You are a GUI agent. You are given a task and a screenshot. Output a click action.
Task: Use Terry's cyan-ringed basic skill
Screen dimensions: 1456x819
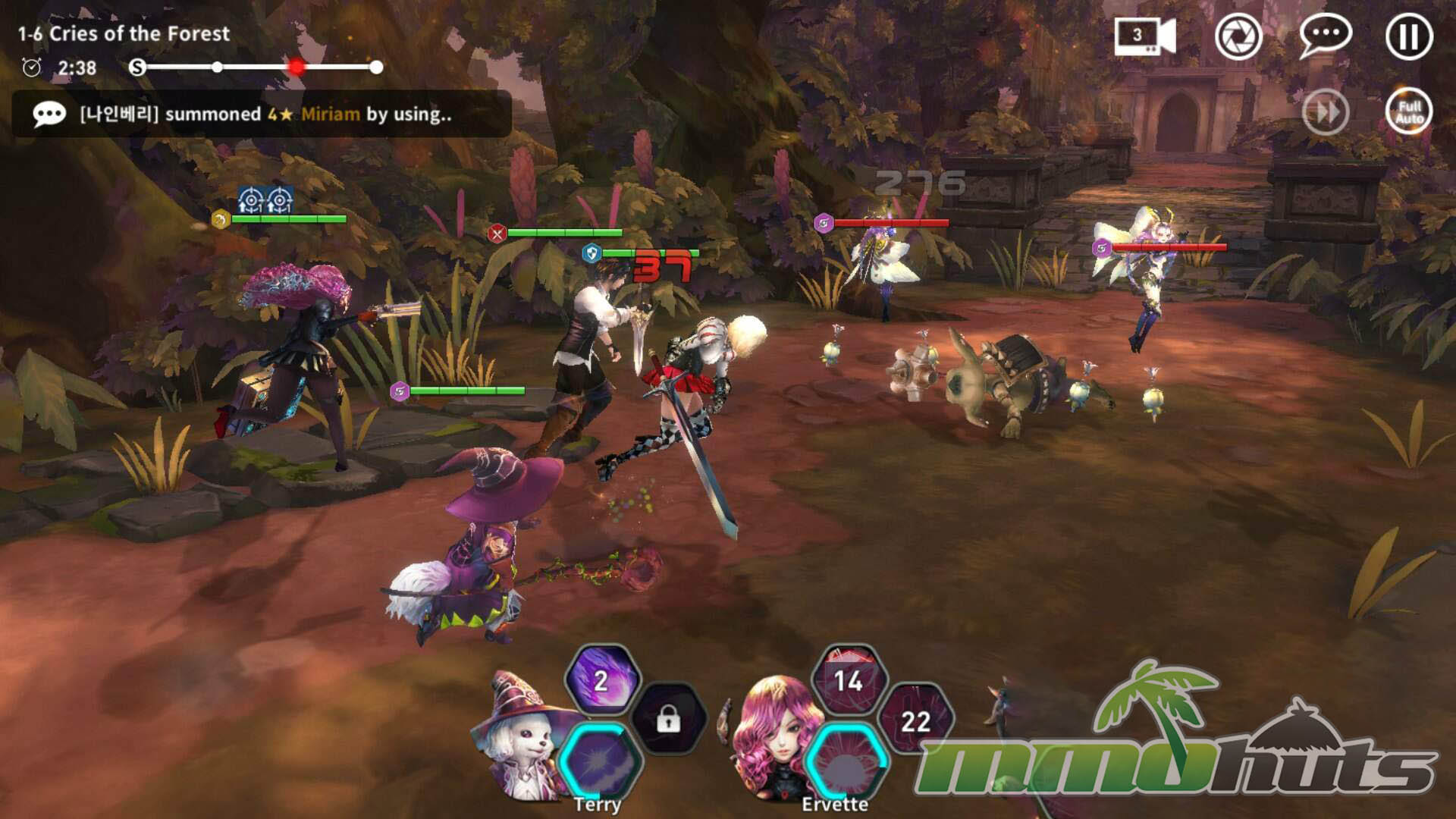[x=601, y=761]
